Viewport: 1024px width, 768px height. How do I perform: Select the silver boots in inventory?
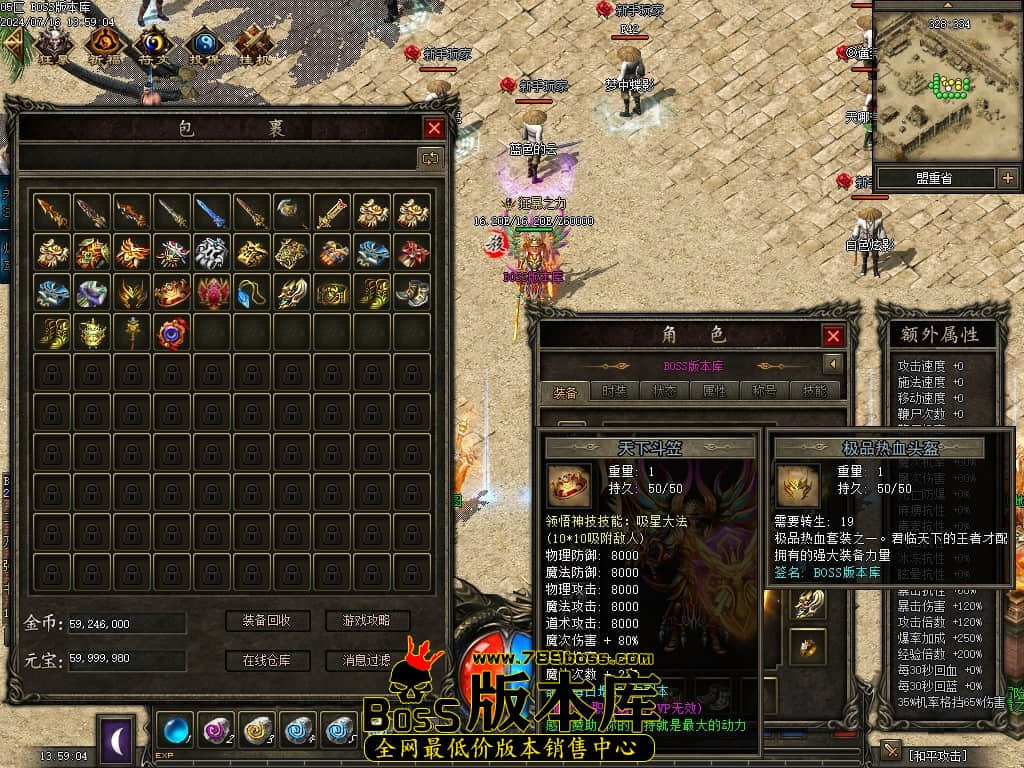point(411,292)
